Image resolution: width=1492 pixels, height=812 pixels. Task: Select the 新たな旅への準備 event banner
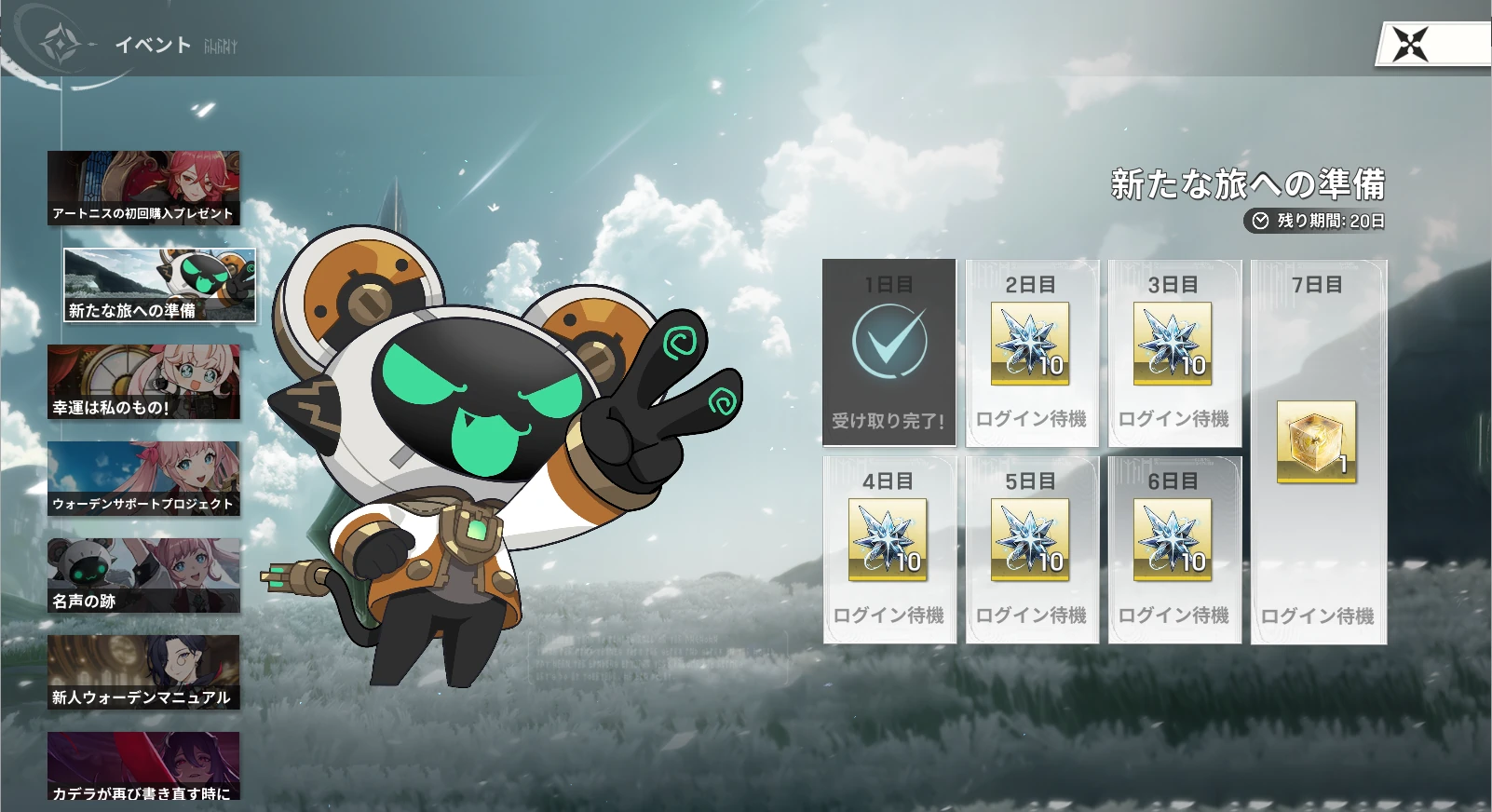(x=159, y=285)
